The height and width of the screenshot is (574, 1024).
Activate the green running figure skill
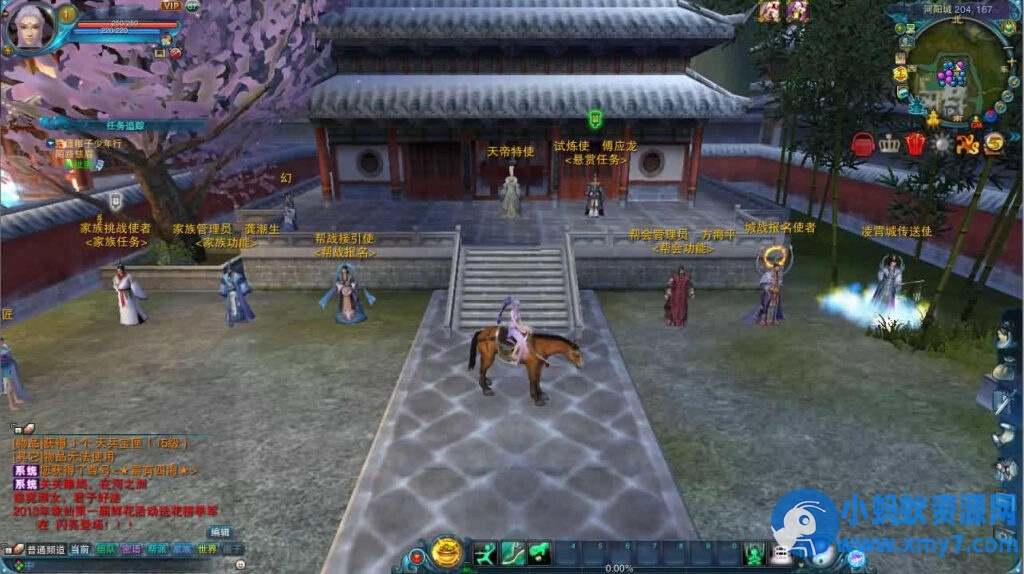486,552
